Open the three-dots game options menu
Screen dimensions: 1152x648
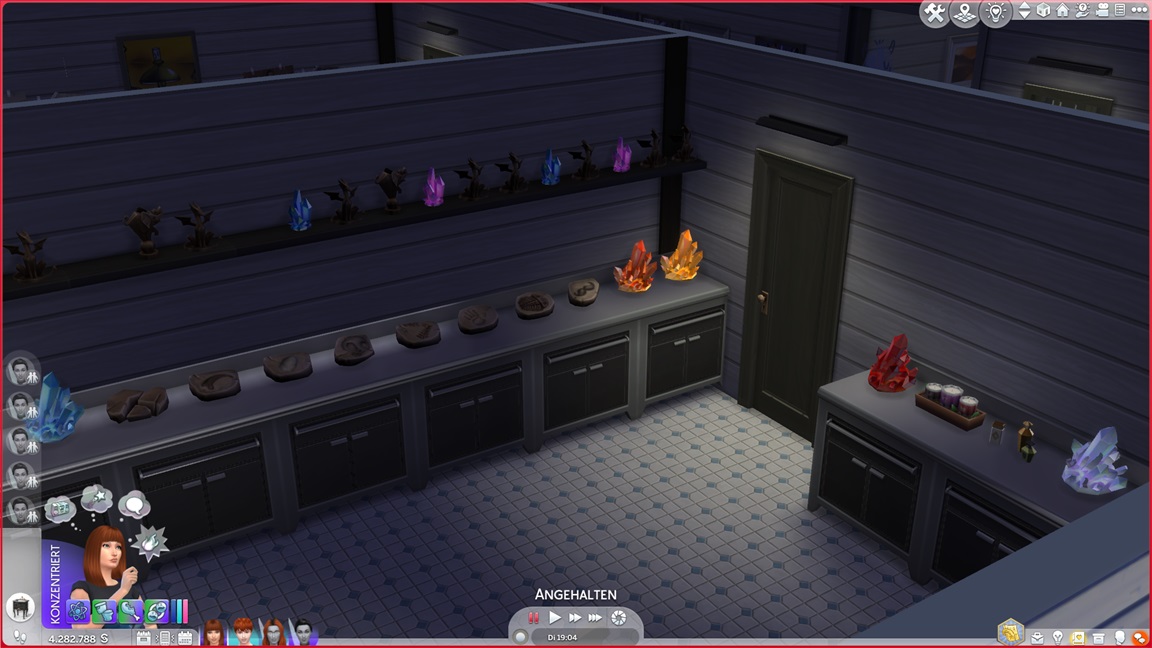point(1138,11)
